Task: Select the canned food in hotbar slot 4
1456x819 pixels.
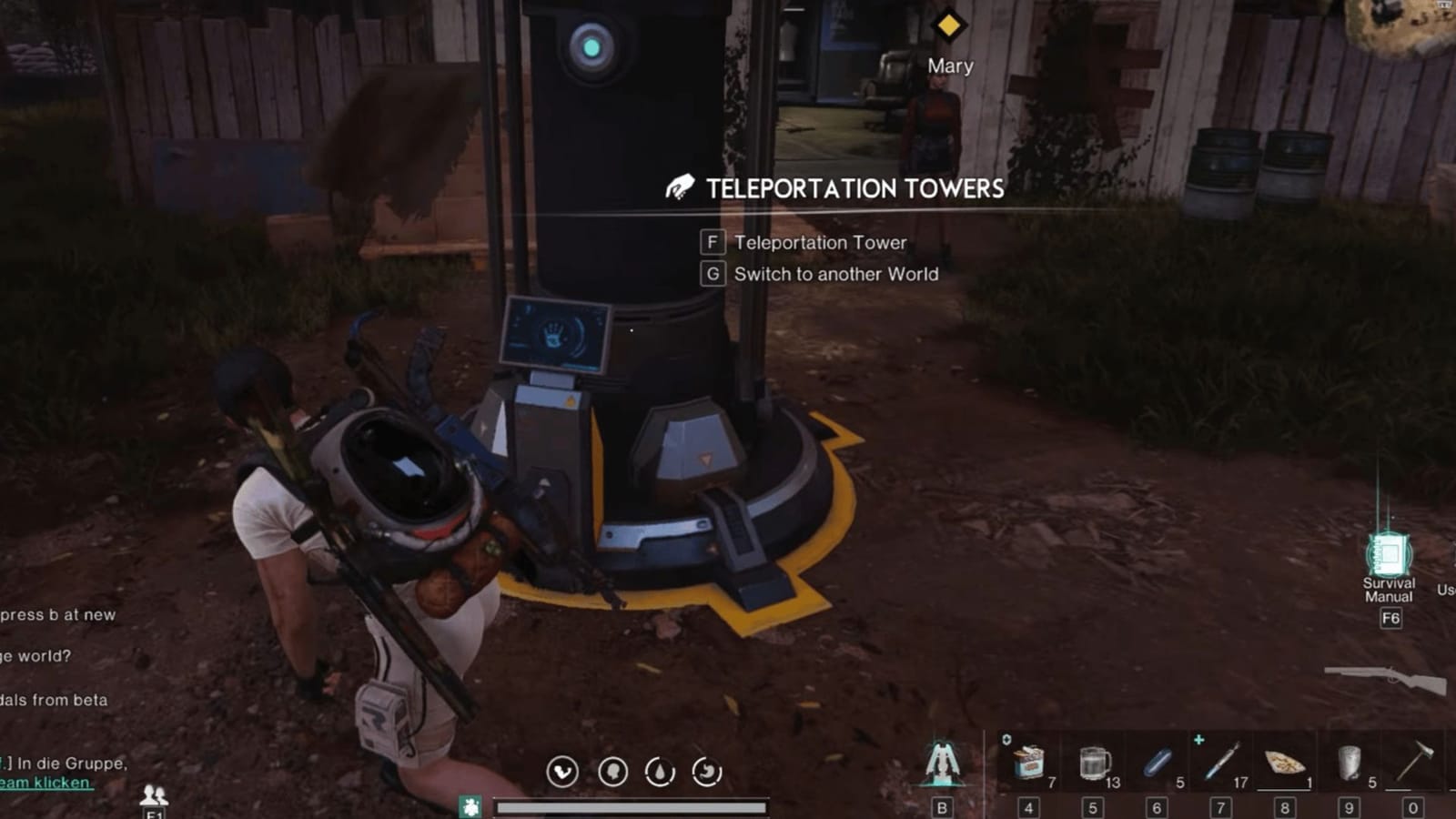Action: (x=1028, y=763)
